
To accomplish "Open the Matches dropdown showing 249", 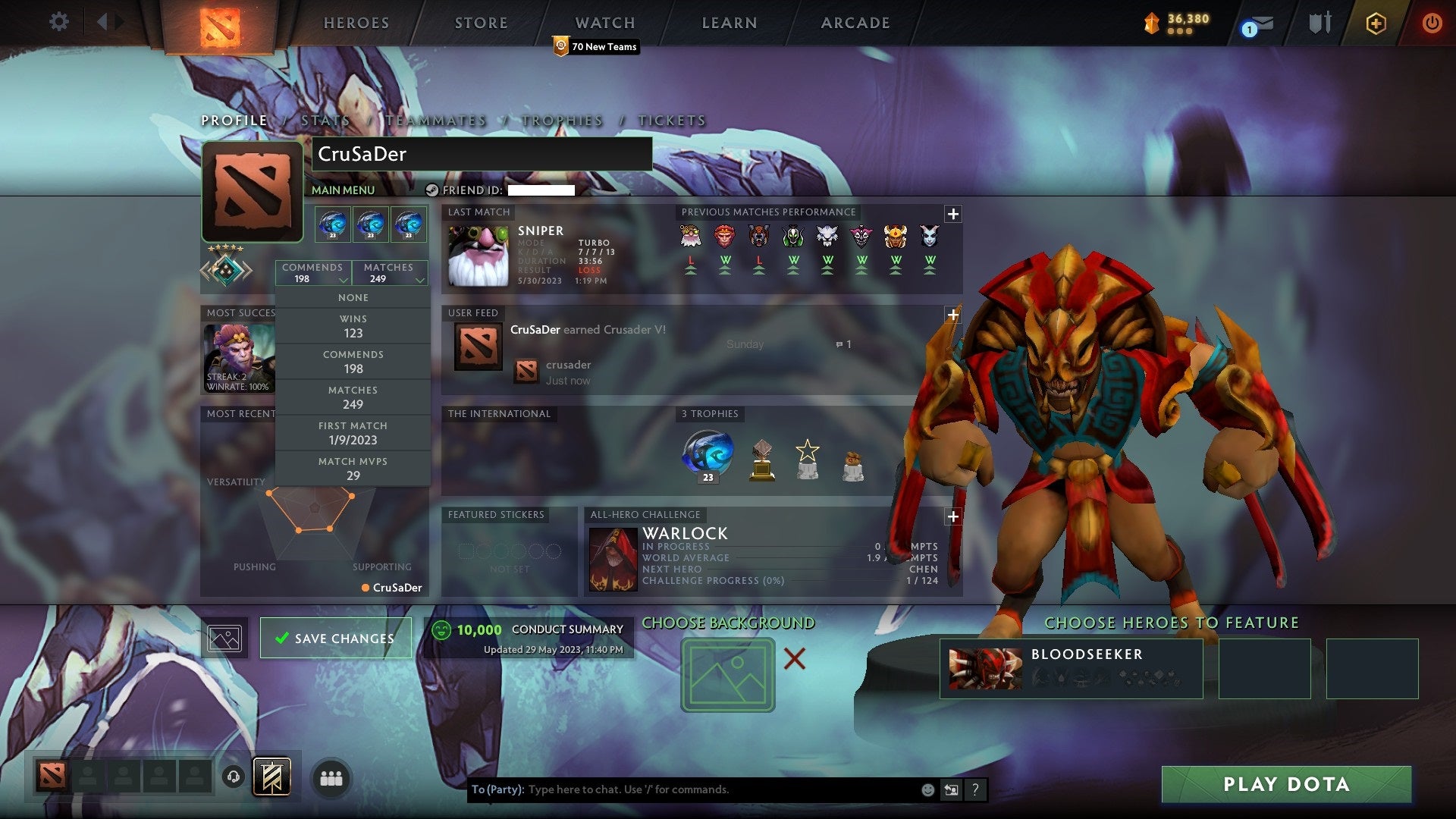I will pos(390,273).
